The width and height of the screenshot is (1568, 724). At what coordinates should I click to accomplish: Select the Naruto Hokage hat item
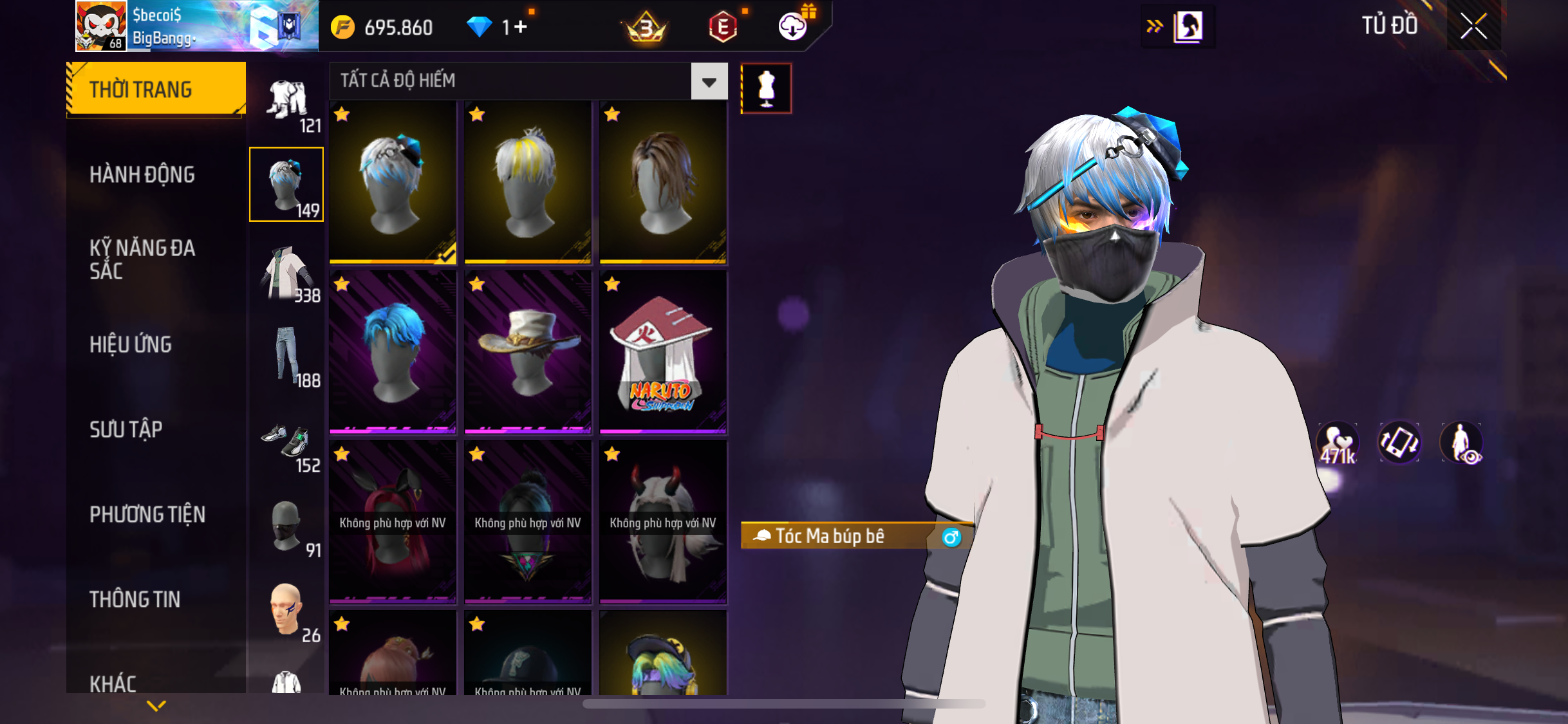[663, 352]
